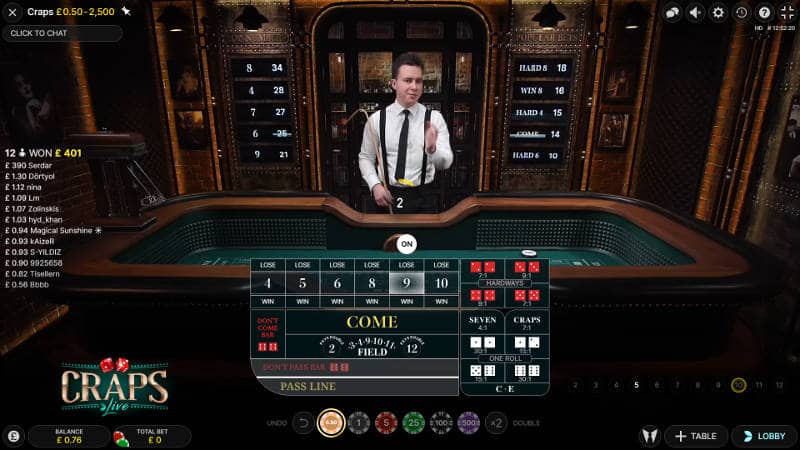
Task: Close the Craps game with X
Action: tap(13, 12)
